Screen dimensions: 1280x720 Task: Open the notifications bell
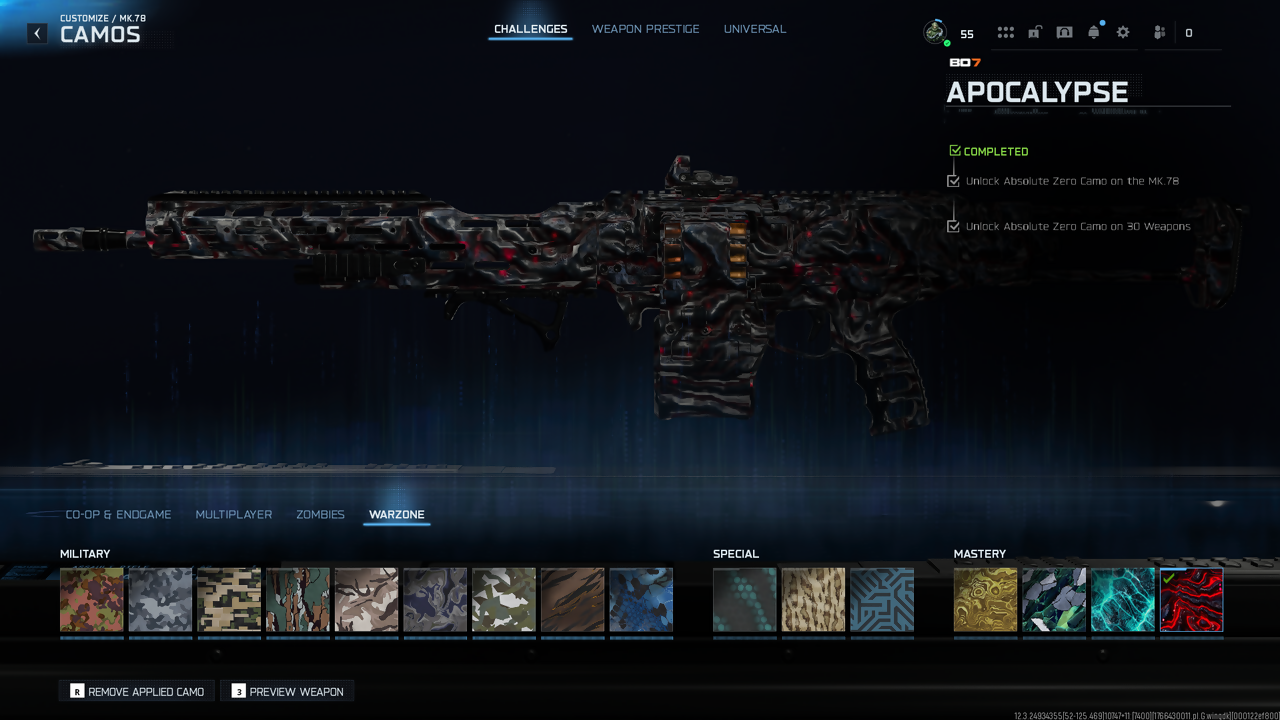1094,32
